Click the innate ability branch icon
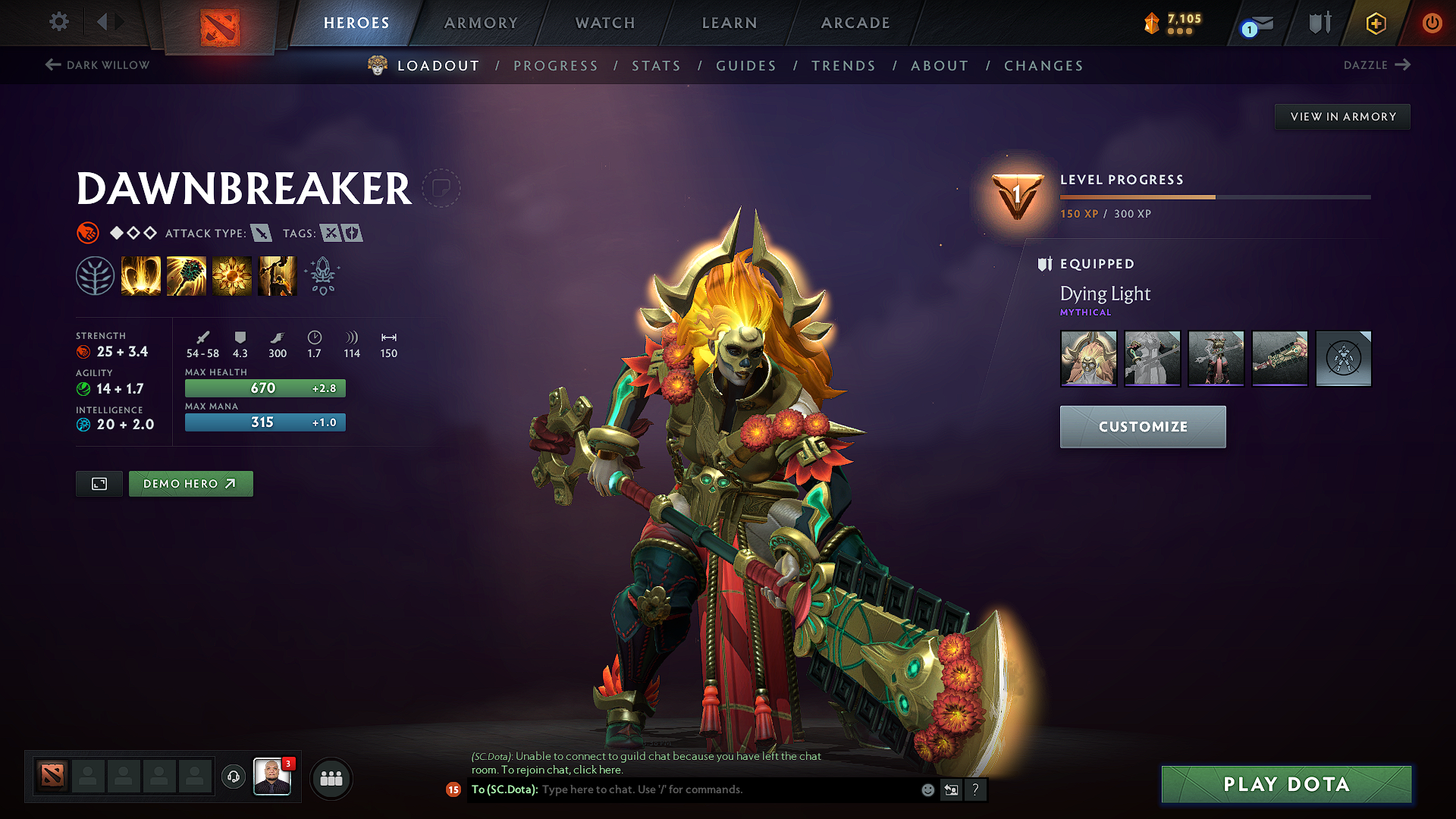Viewport: 1456px width, 819px height. 95,275
